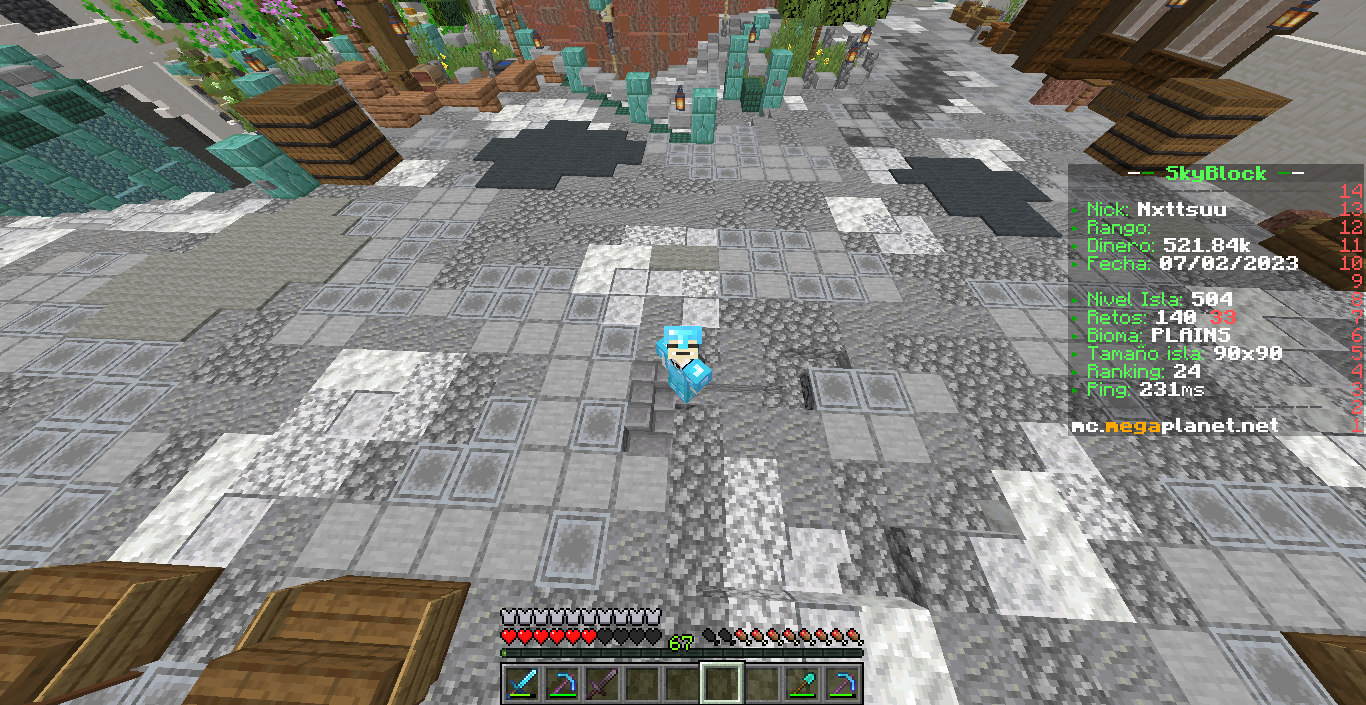The image size is (1366, 705).
Task: Select the diamond sword hotbar slot
Action: [x=522, y=684]
